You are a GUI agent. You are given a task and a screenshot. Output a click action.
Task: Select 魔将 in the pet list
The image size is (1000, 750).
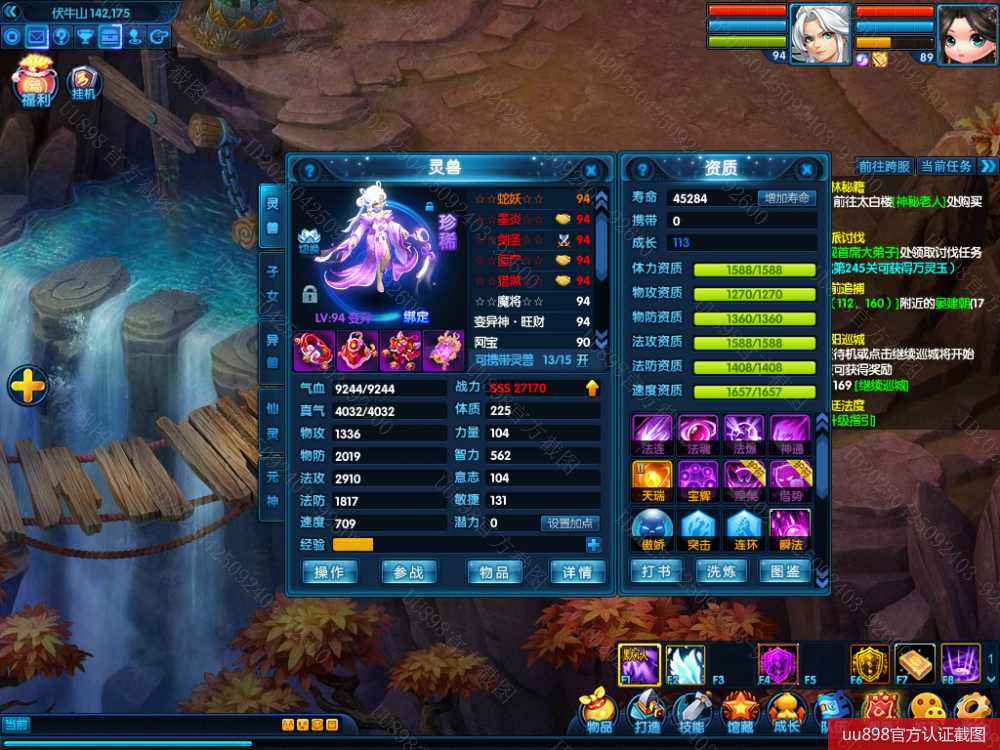510,301
